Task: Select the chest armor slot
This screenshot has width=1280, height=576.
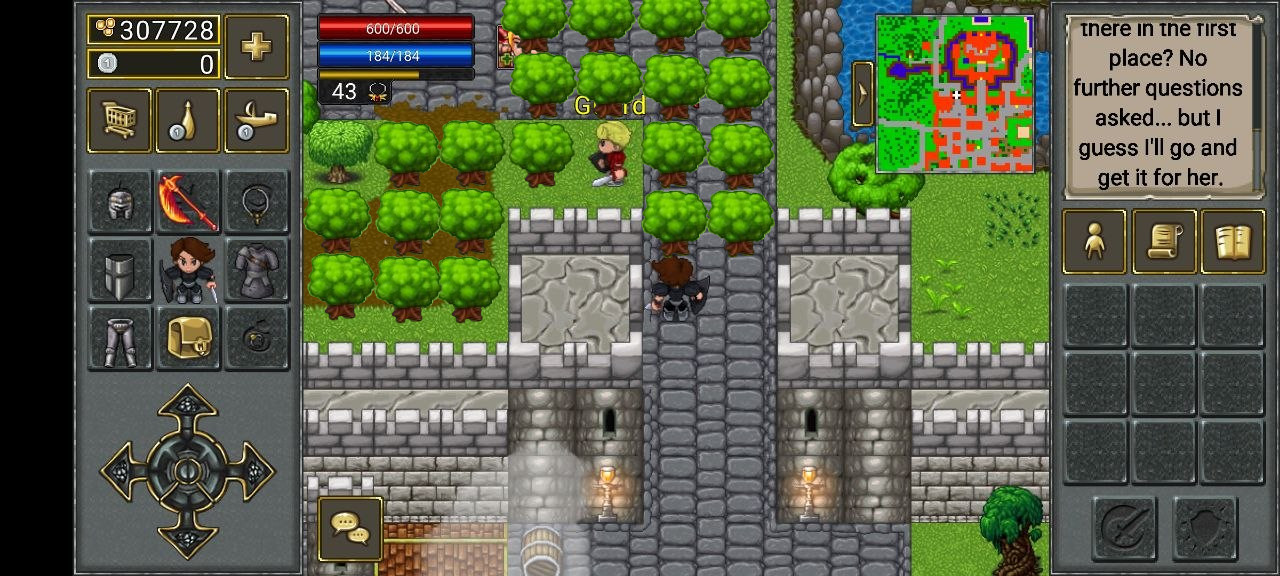Action: (x=256, y=270)
